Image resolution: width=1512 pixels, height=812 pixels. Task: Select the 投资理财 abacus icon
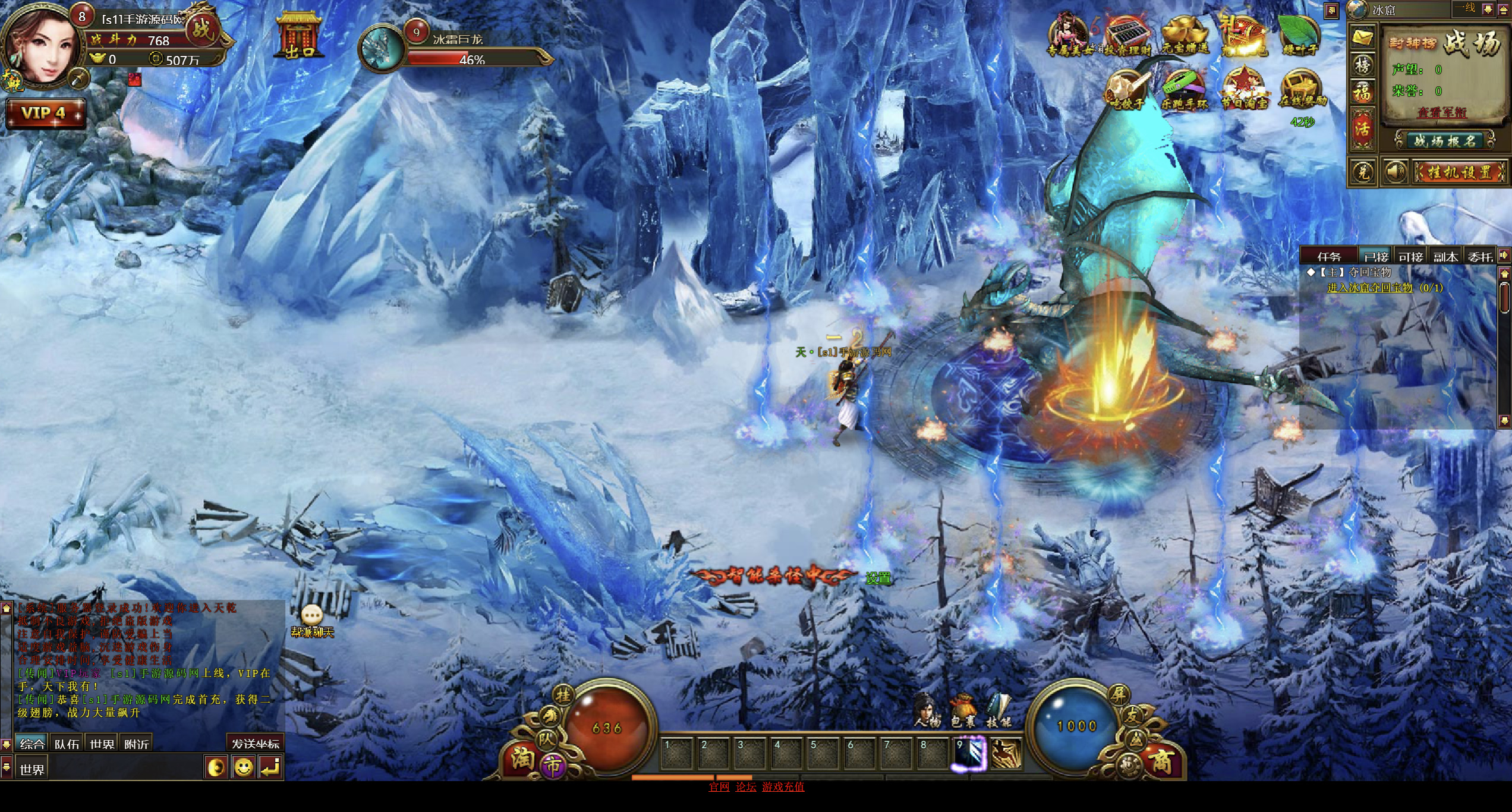[1127, 36]
